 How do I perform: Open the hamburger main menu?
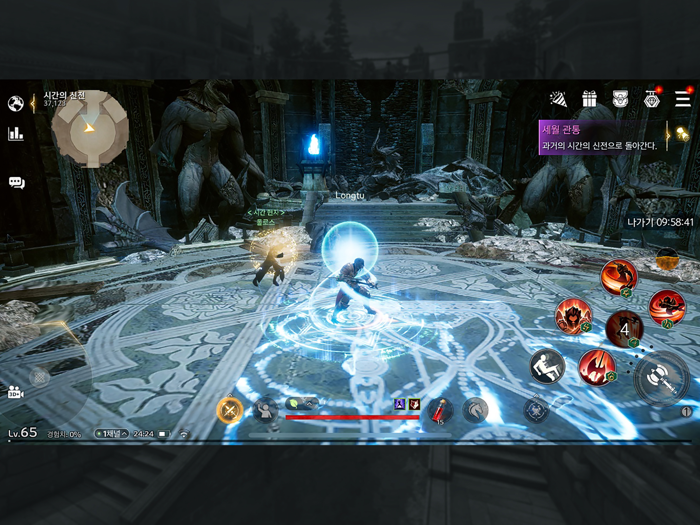point(683,99)
